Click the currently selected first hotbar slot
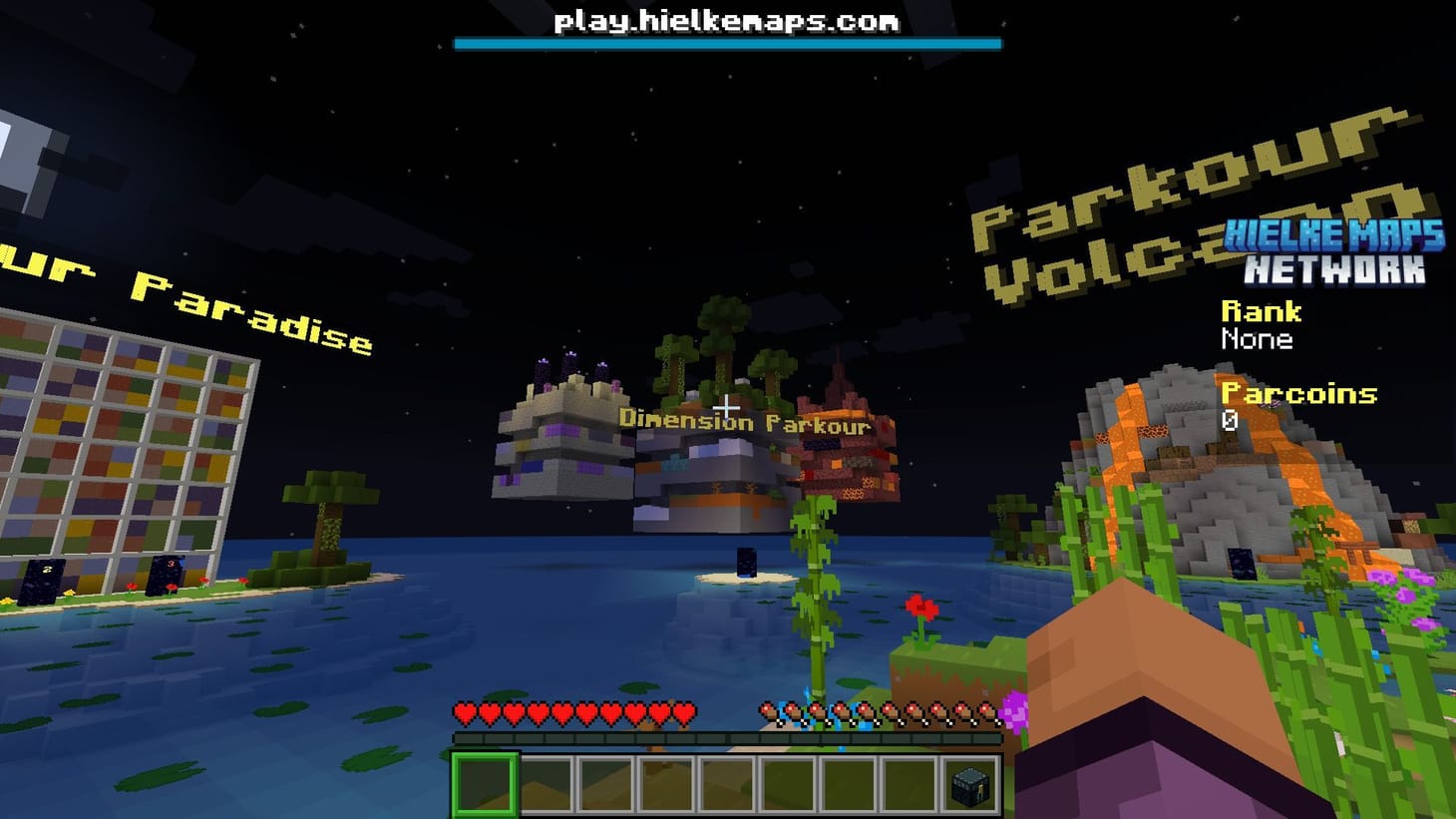Screen dimensions: 1456x819 coord(484,785)
